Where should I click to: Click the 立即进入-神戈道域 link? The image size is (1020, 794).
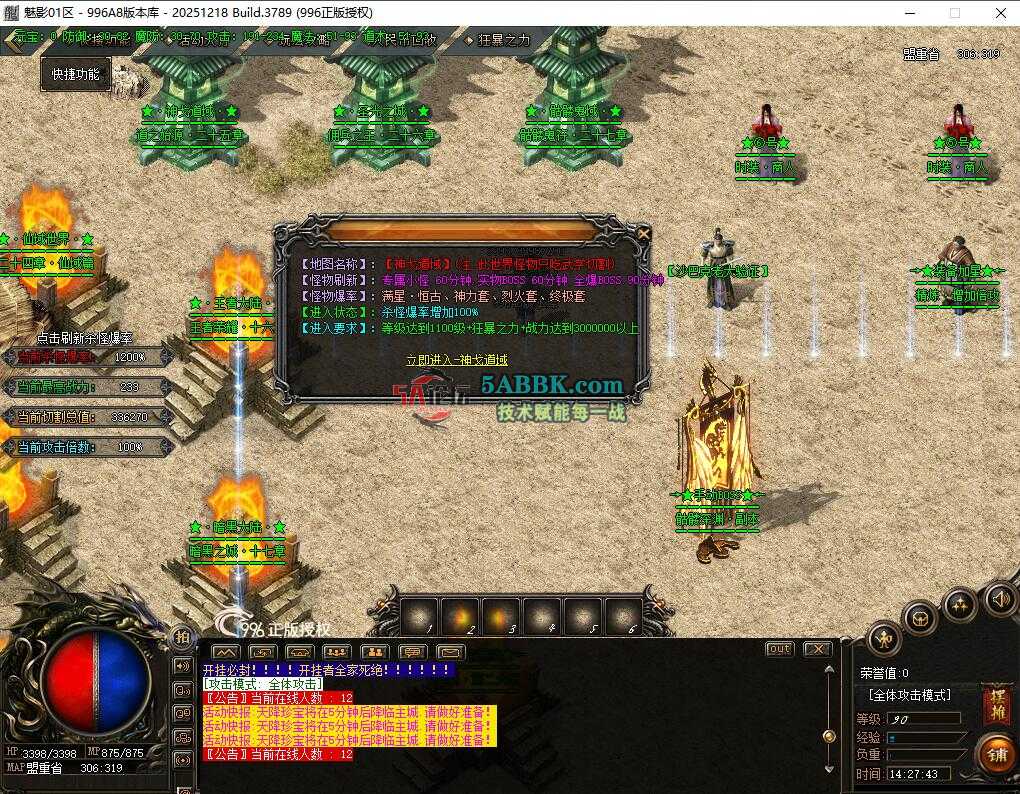point(456,360)
